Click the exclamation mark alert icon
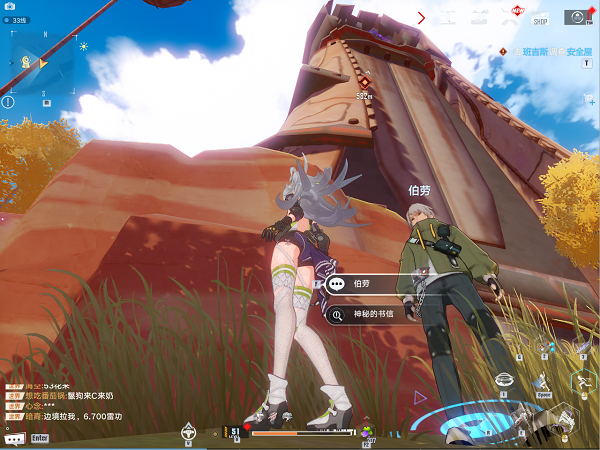The image size is (600, 450). [8, 101]
